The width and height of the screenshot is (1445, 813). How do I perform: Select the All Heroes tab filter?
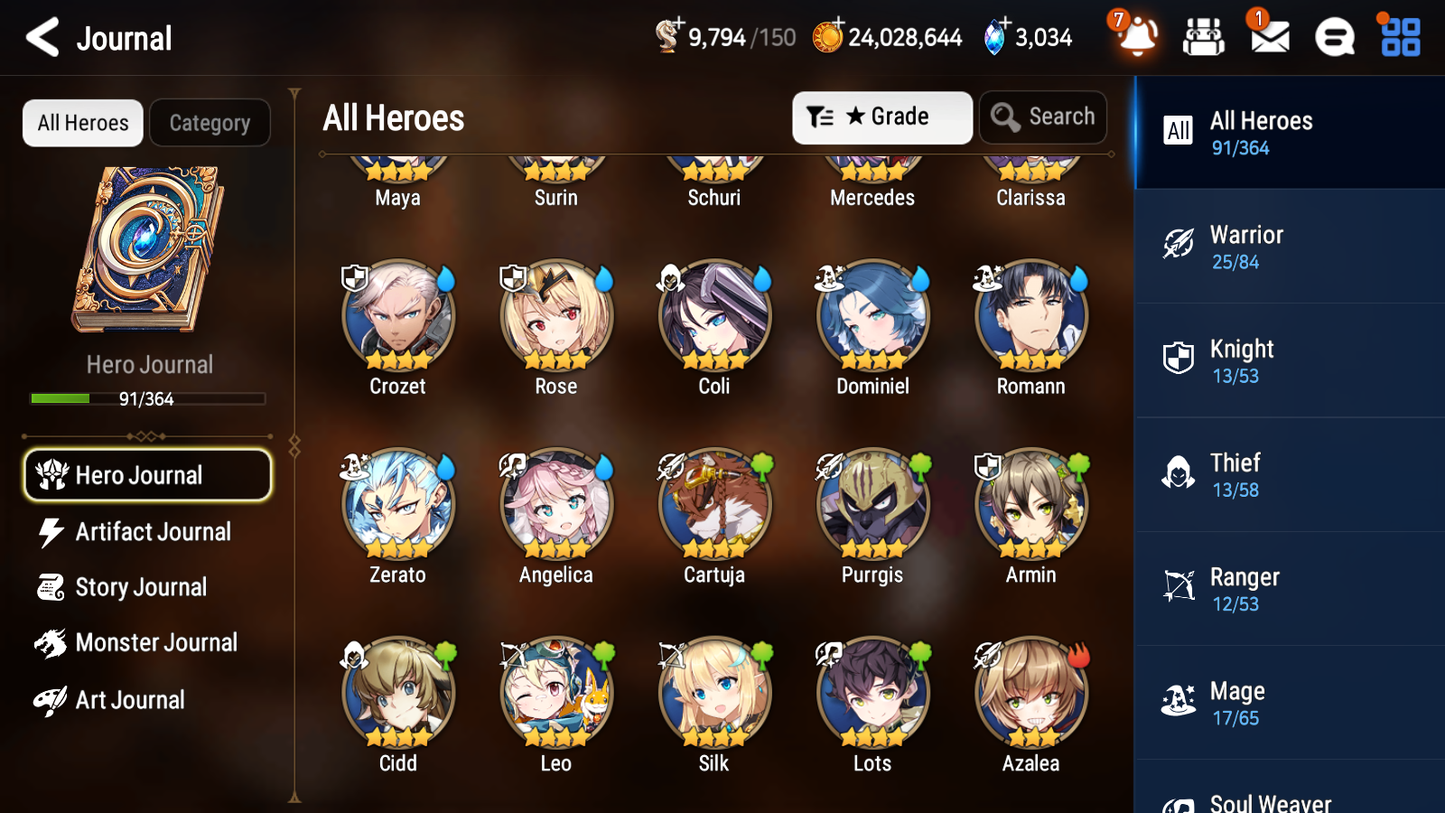pos(82,122)
